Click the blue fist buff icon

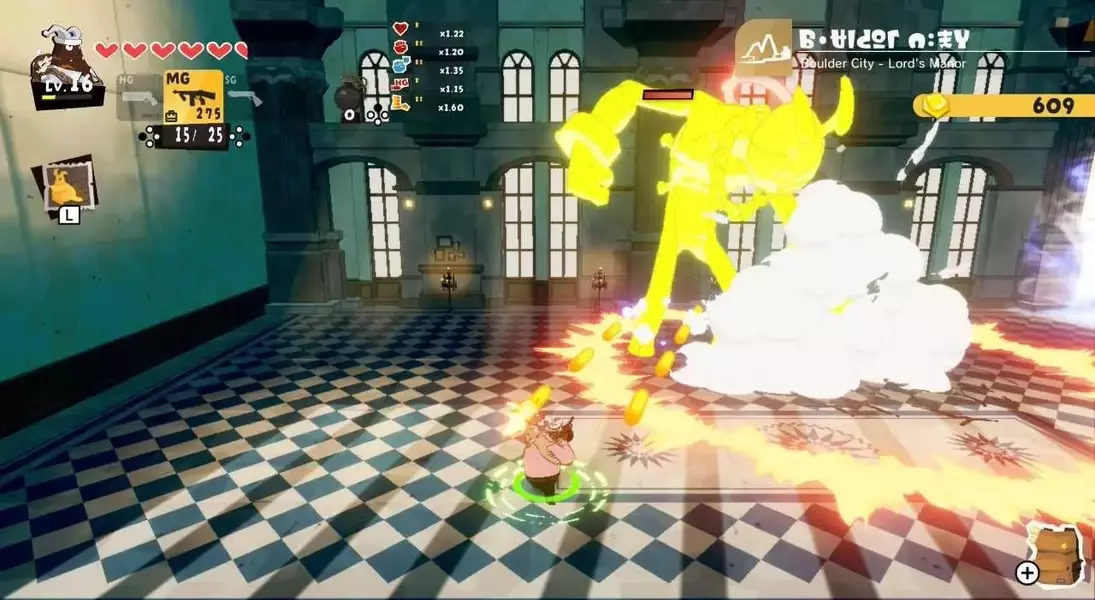pyautogui.click(x=400, y=66)
